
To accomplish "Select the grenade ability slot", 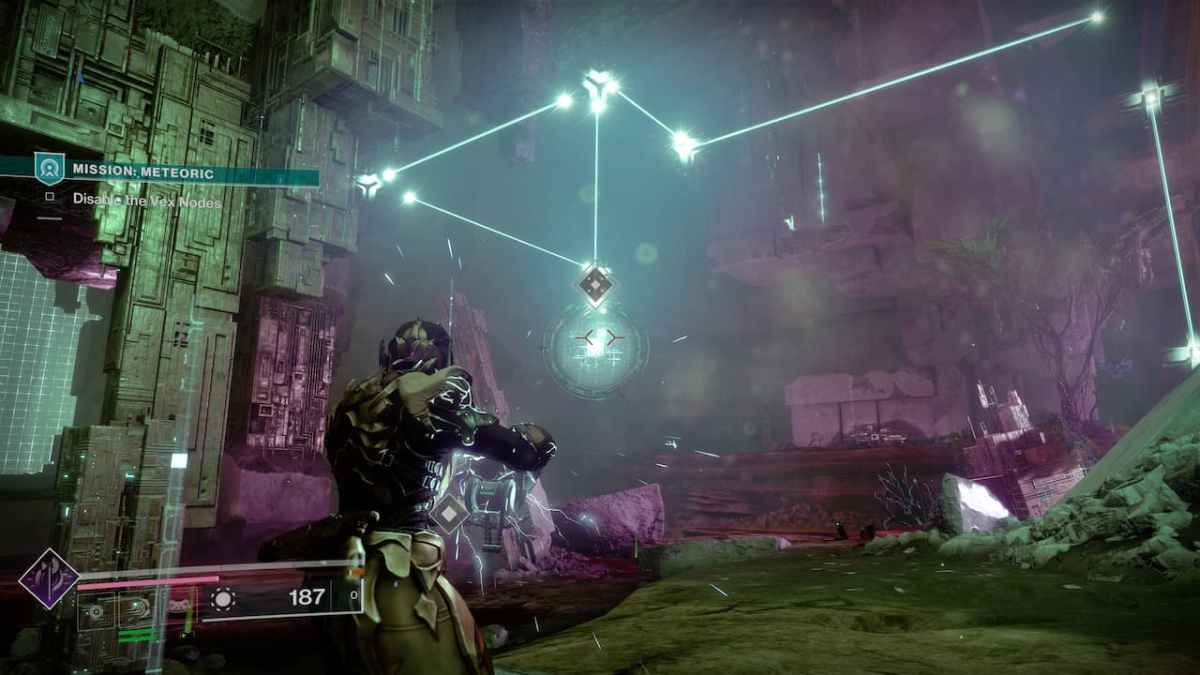I will [97, 609].
